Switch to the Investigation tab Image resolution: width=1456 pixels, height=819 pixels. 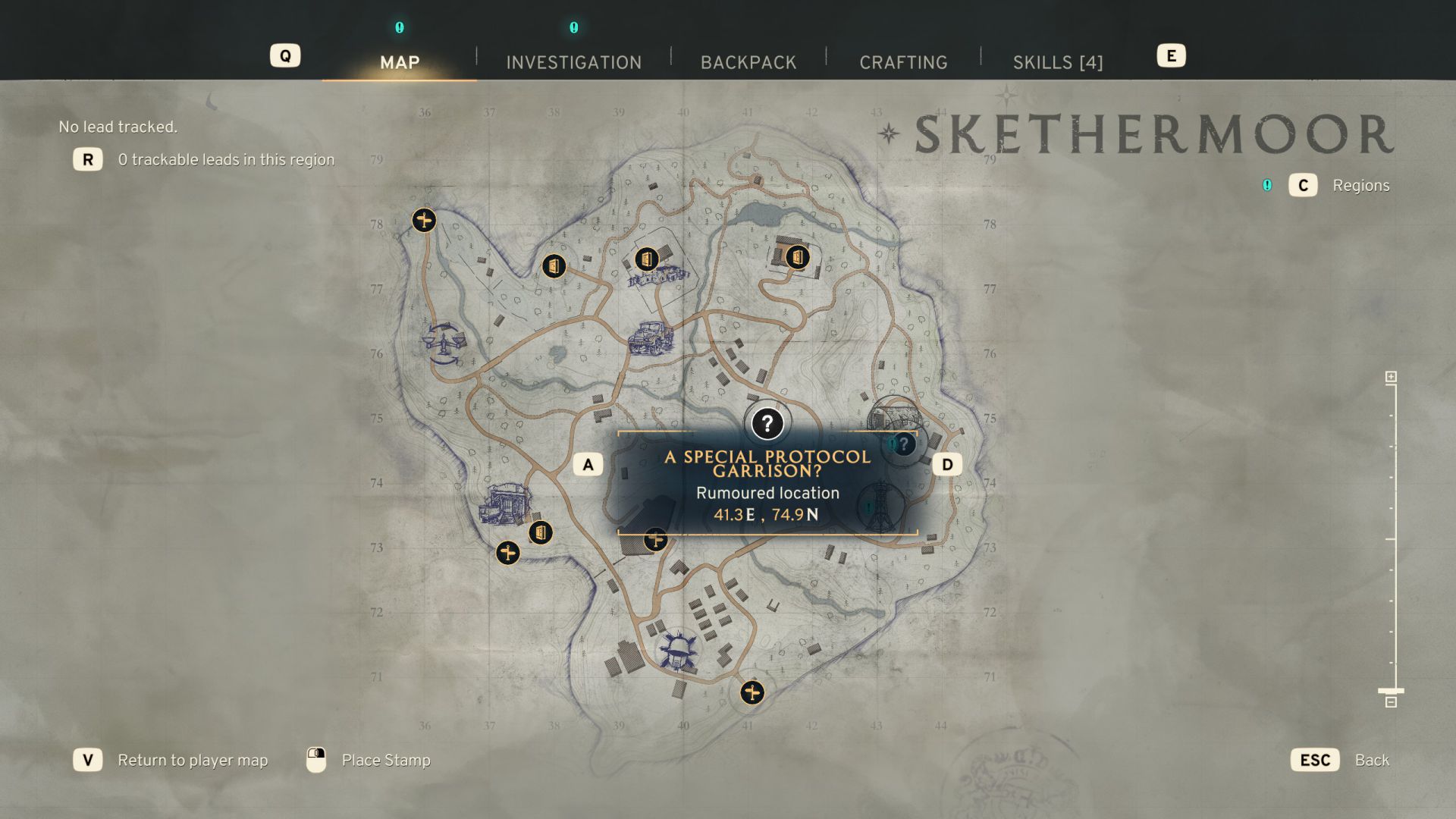(573, 62)
